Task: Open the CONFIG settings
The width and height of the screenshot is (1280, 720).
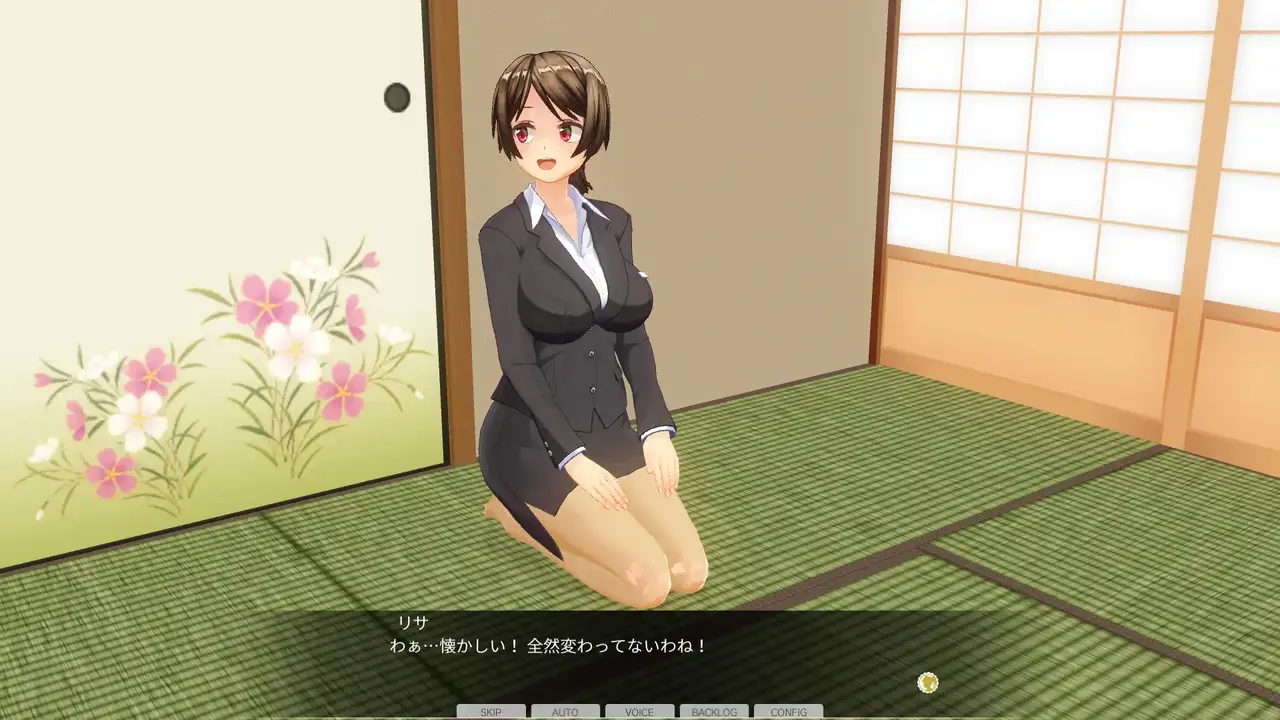Action: [789, 712]
